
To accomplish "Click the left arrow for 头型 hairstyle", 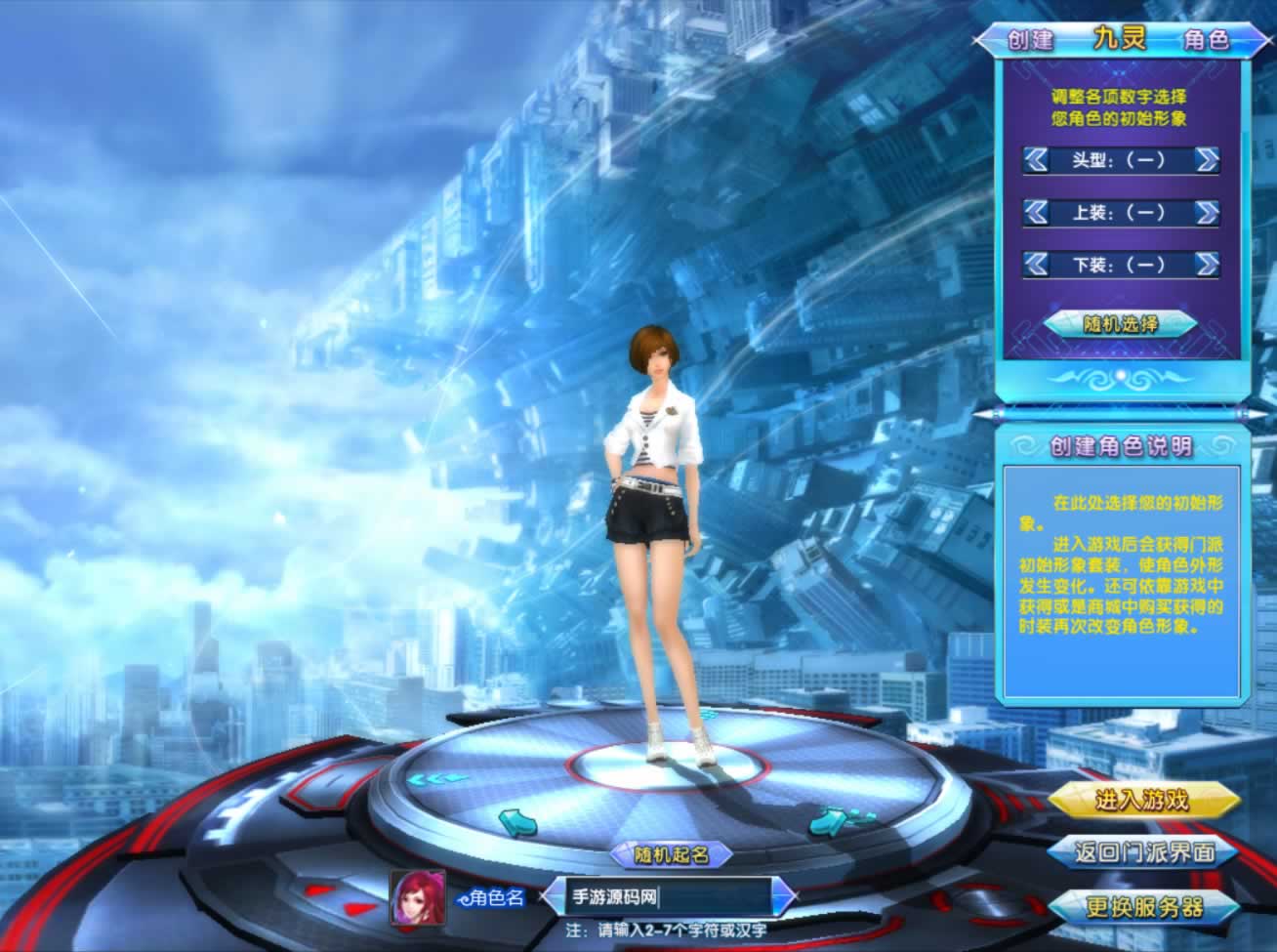I will 1036,160.
